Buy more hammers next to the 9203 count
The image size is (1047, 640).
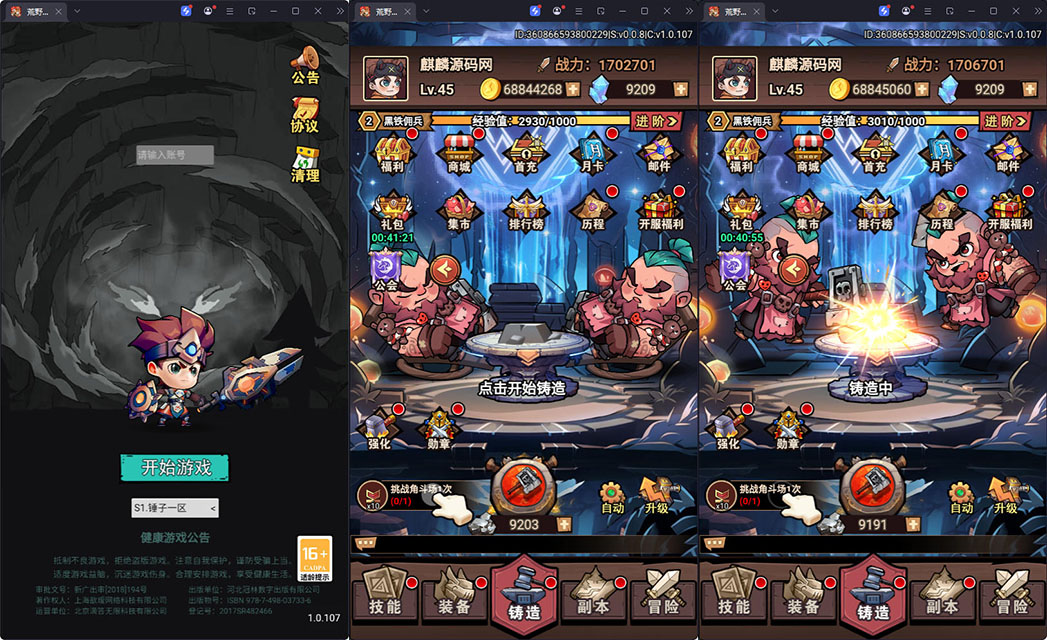pyautogui.click(x=564, y=524)
